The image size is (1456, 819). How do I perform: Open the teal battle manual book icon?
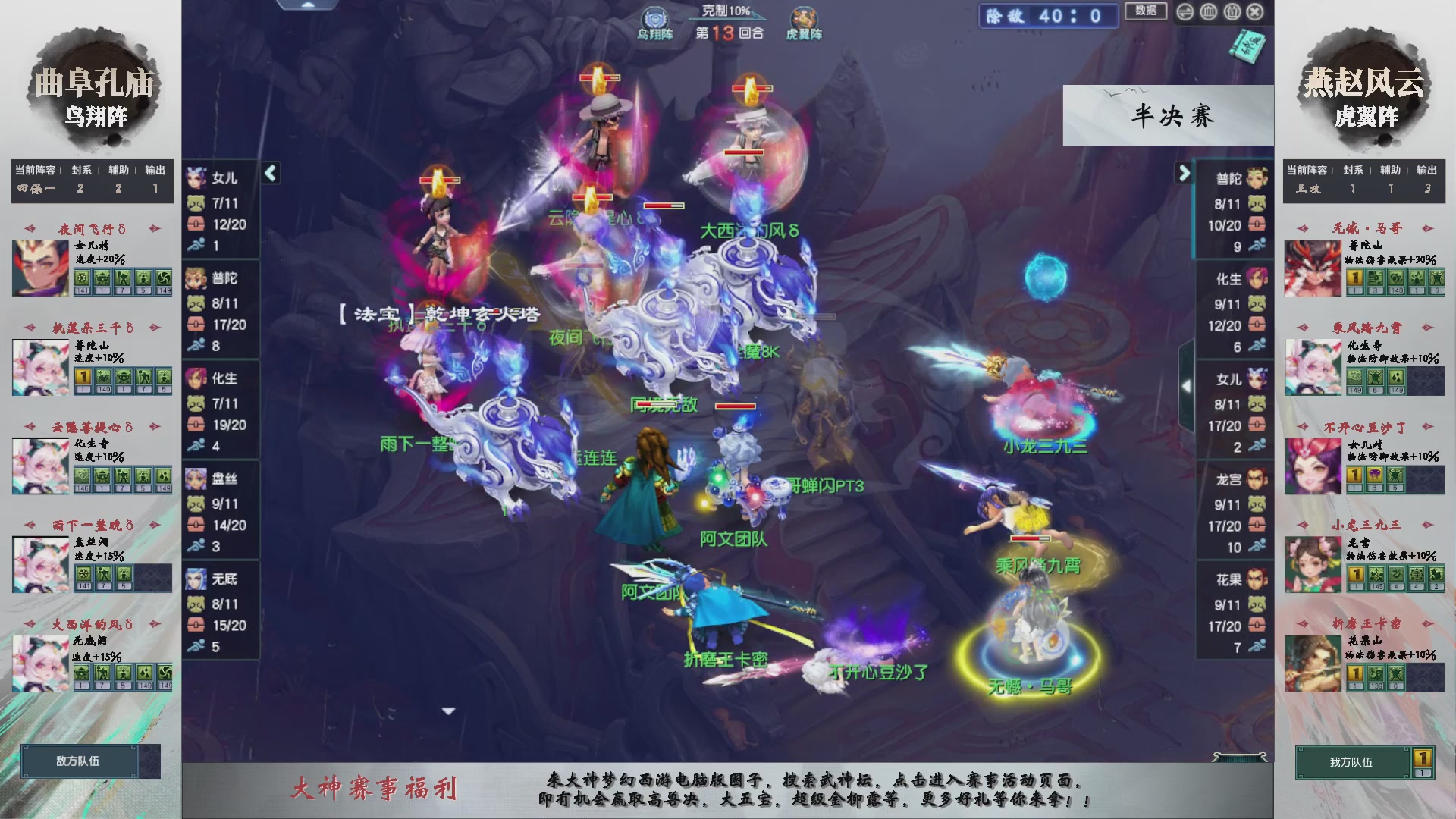tap(1248, 47)
